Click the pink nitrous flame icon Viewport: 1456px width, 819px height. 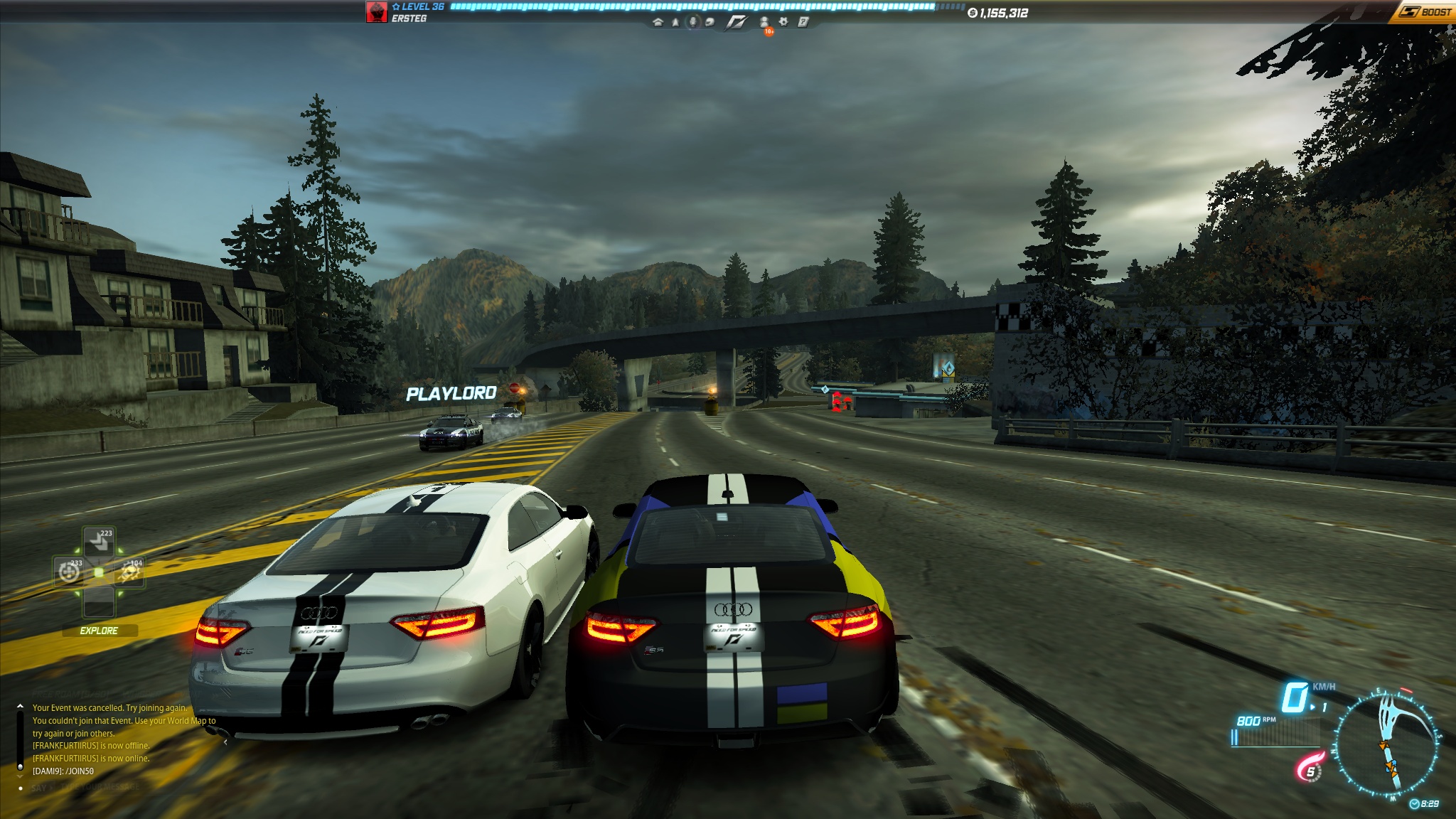coord(1310,769)
